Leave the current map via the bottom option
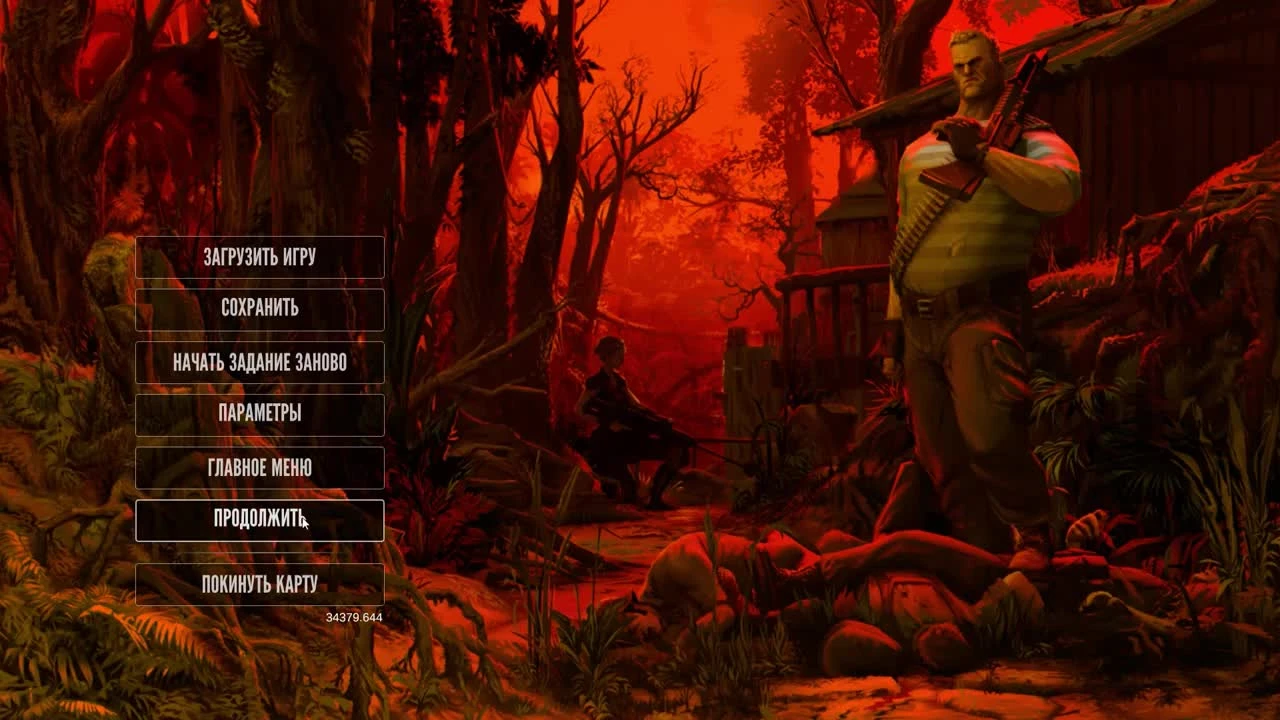1280x720 pixels. coord(260,583)
